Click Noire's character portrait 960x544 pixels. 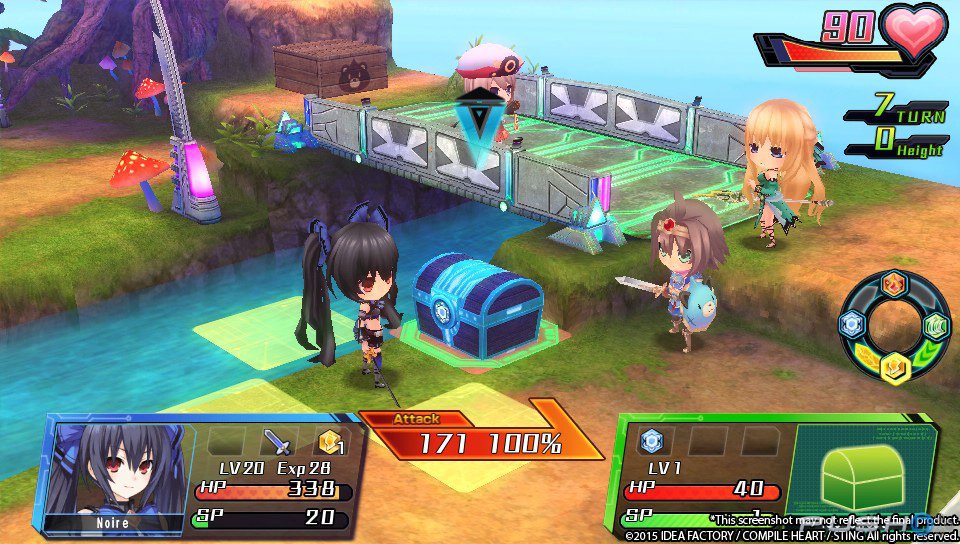tap(110, 472)
